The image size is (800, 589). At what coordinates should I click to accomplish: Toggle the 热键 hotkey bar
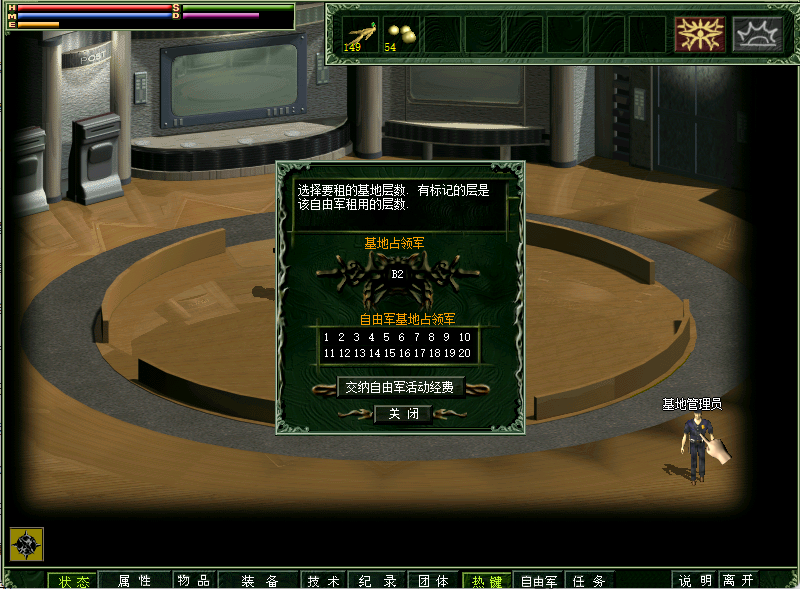click(x=487, y=580)
